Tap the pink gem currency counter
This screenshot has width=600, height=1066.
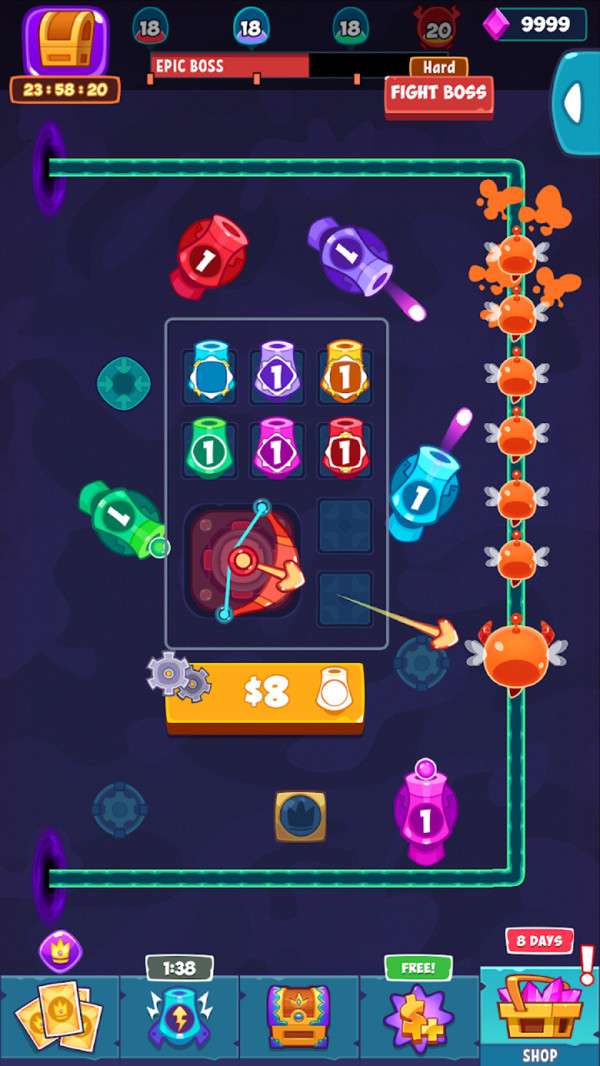click(535, 24)
